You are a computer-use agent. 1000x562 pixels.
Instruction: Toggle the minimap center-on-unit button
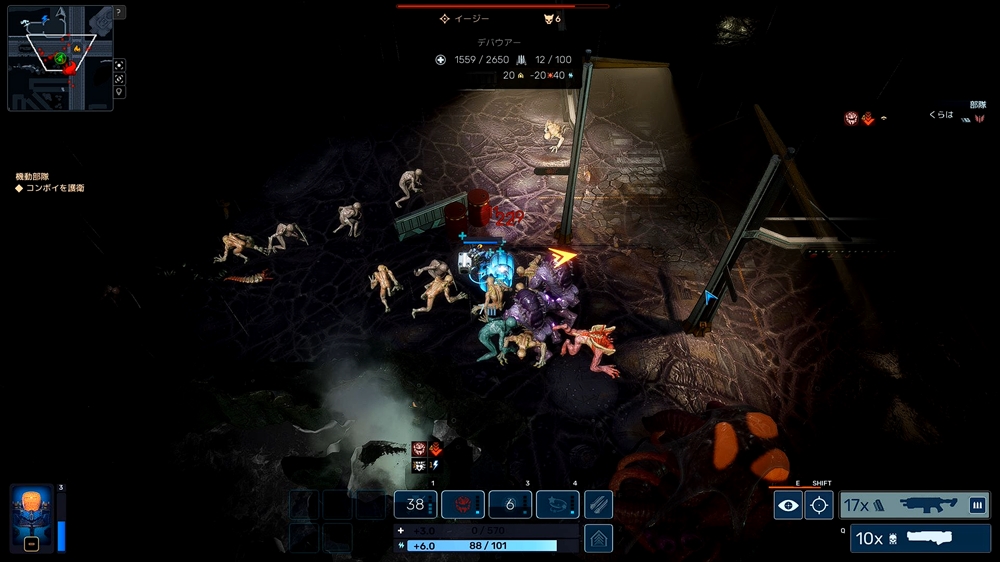tap(120, 64)
